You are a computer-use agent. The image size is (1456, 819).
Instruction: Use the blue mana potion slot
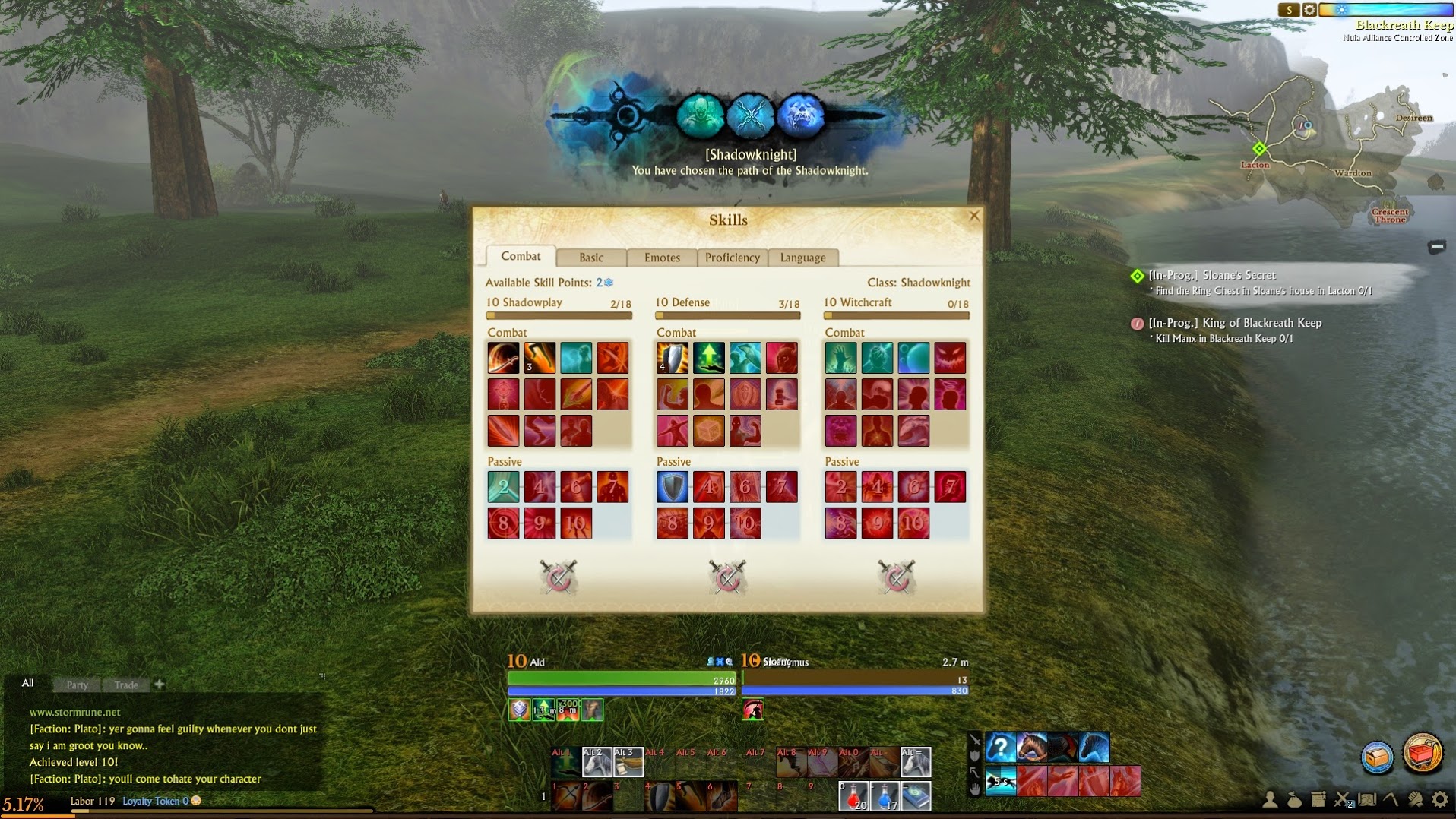[x=885, y=796]
